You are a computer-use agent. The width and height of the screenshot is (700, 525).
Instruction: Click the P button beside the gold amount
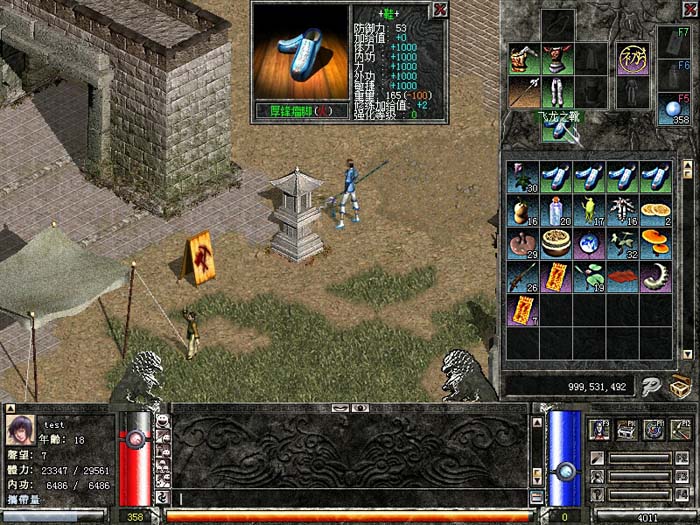(650, 385)
